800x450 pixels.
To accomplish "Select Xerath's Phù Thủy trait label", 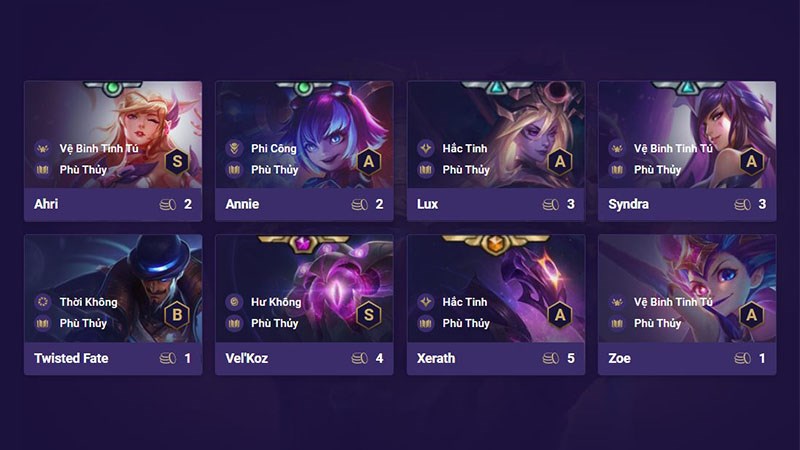I will pos(466,323).
